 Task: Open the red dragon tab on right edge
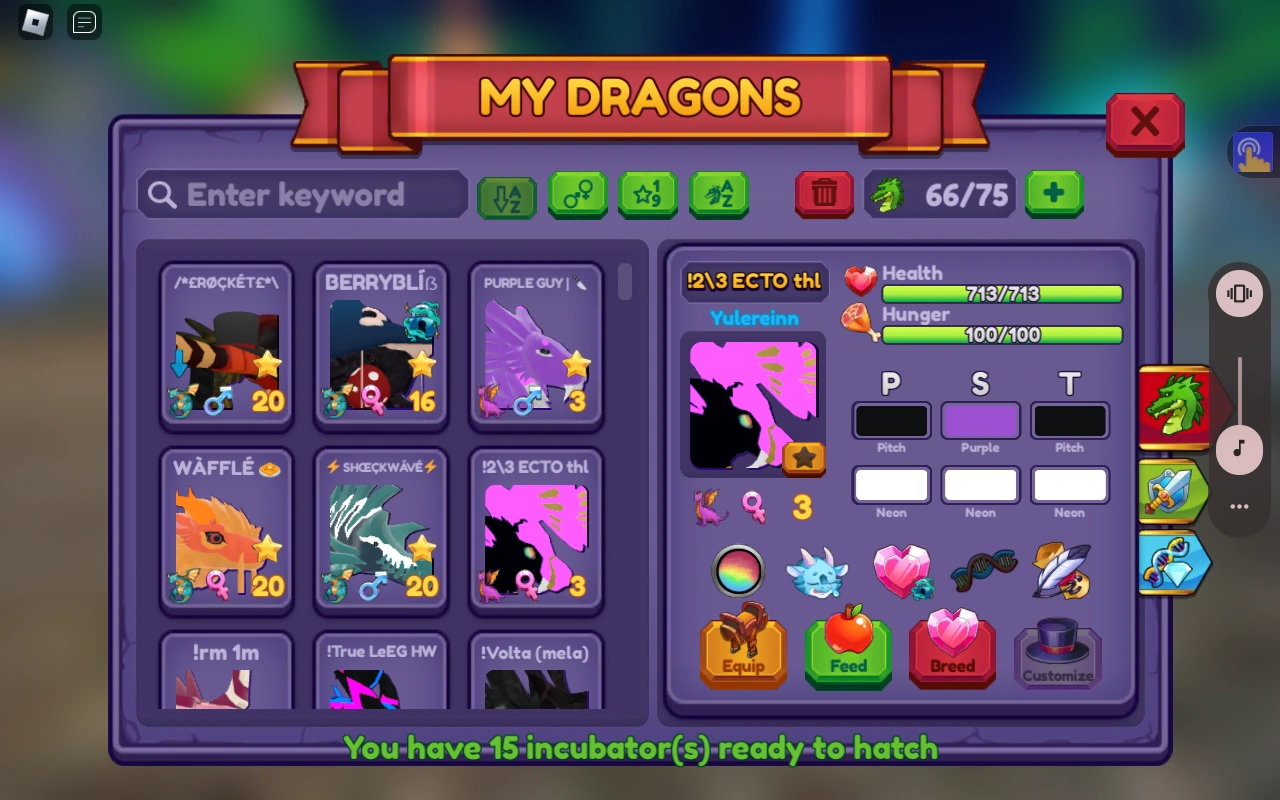[x=1172, y=405]
